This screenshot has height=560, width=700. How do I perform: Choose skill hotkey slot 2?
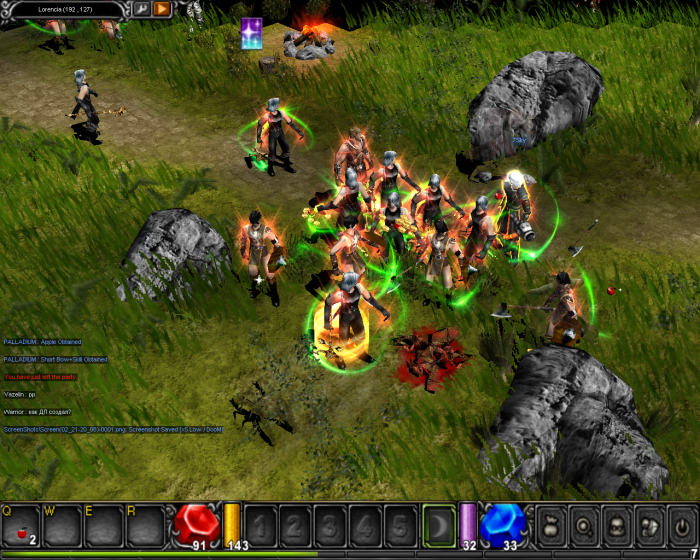[x=296, y=525]
